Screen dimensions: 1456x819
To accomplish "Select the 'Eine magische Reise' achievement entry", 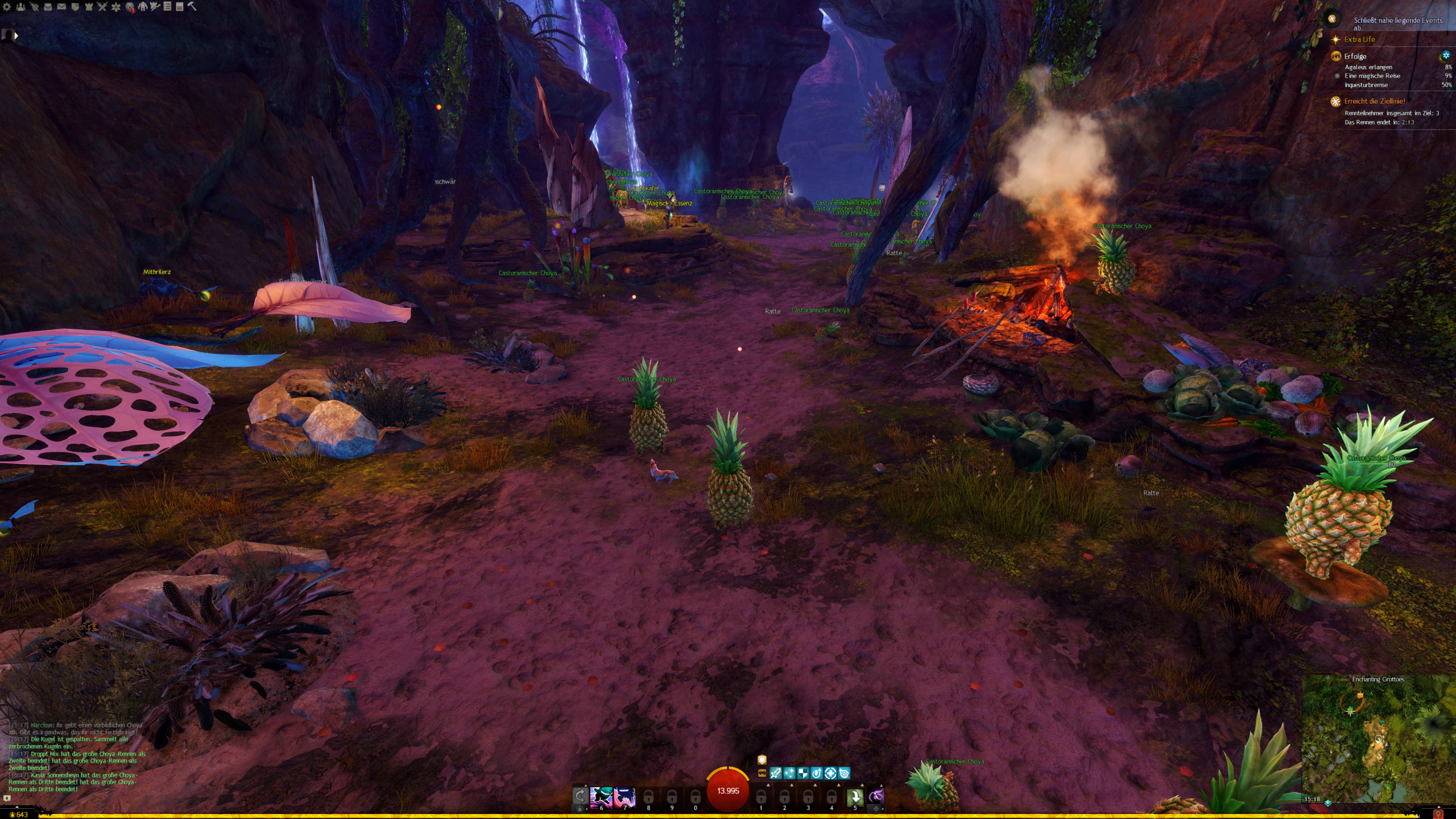I will coord(1372,76).
